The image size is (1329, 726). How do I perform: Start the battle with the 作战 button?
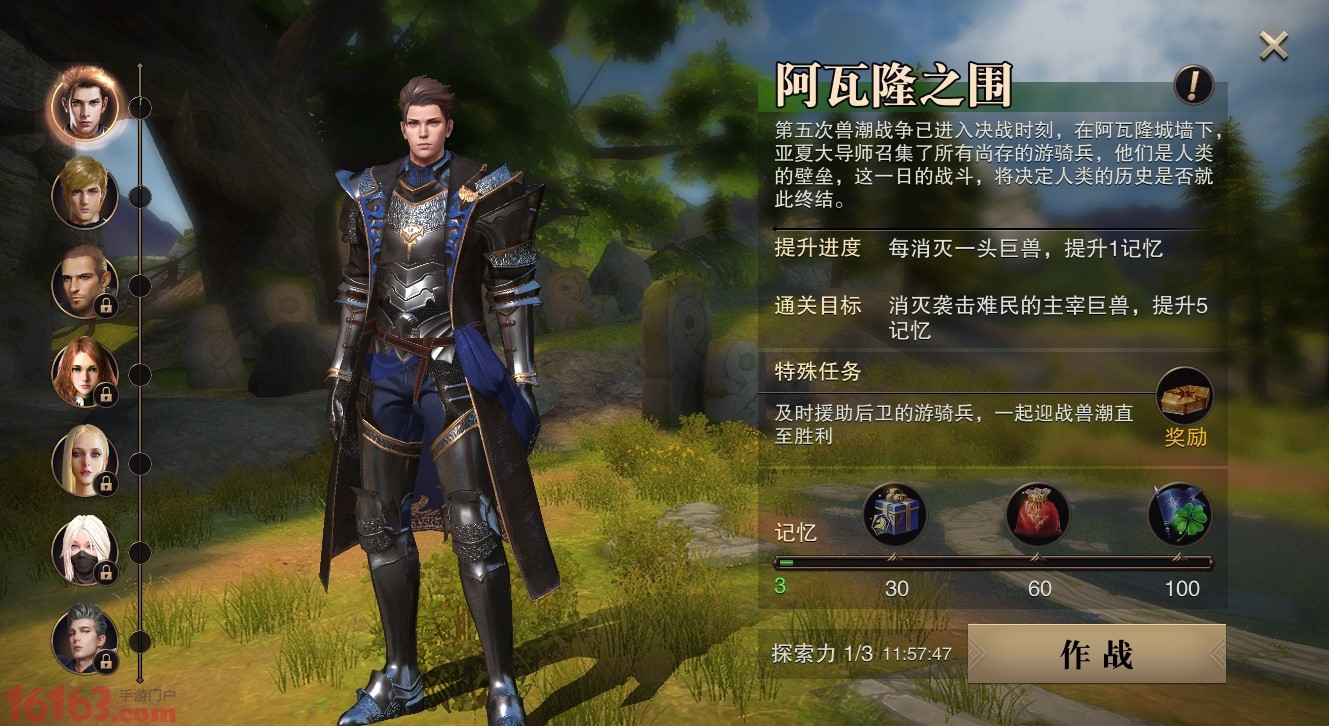[1096, 654]
